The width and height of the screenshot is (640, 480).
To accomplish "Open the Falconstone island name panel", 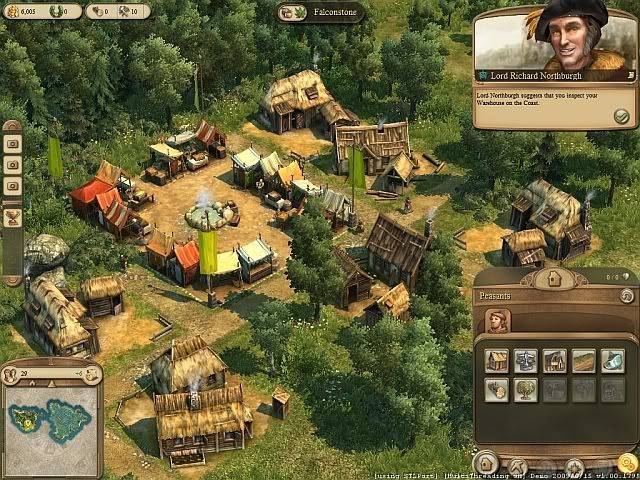I will [x=320, y=12].
